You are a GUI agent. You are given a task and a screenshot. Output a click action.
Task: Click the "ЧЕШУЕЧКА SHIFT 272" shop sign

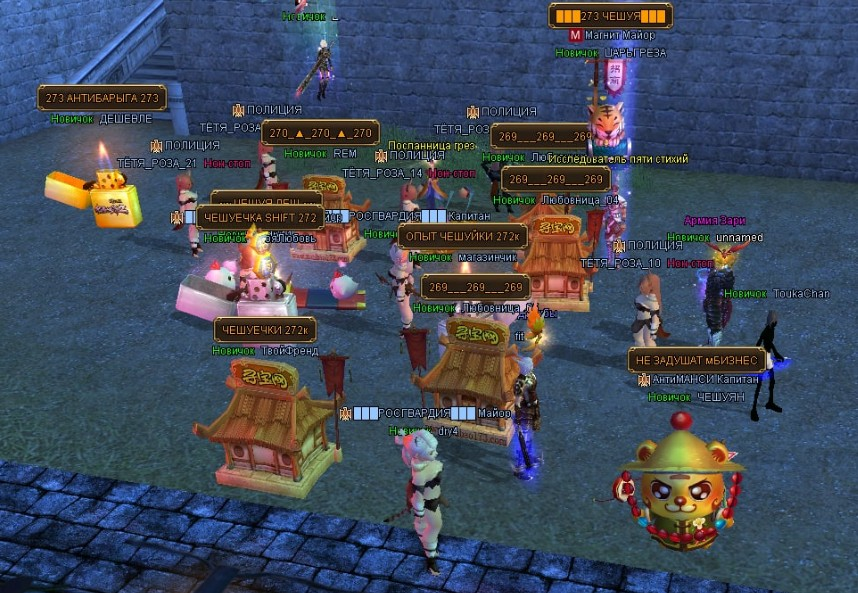pos(259,217)
